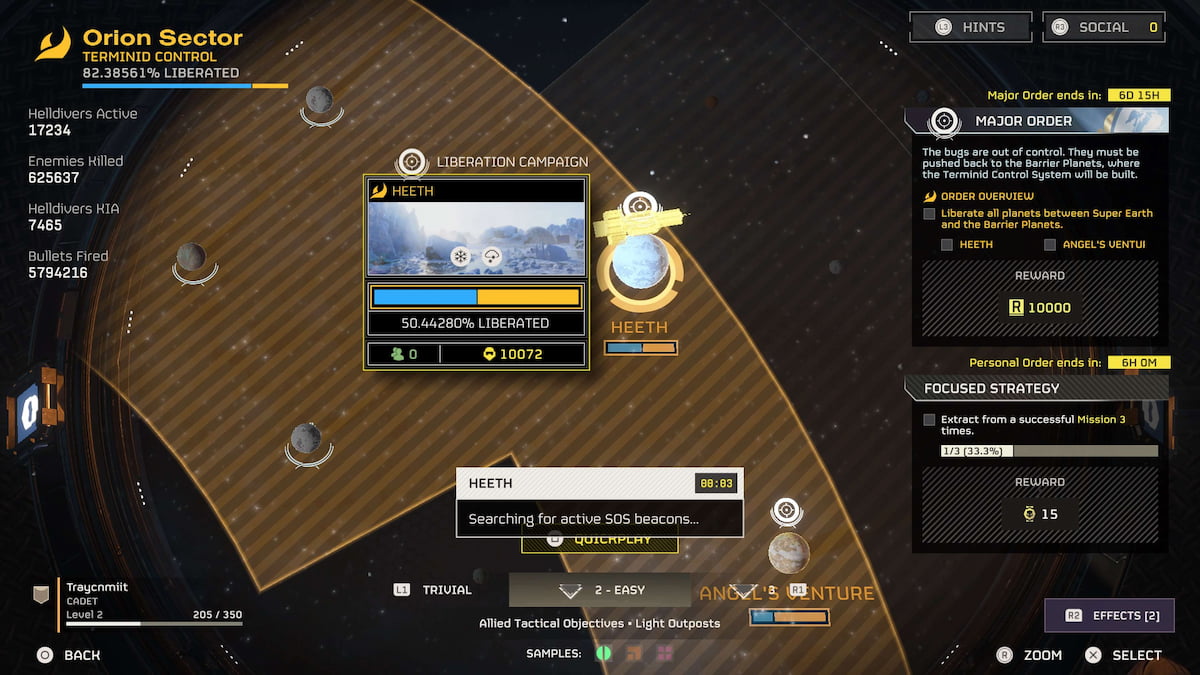The height and width of the screenshot is (675, 1200).
Task: Select the grey planet nearest Helldivers Active
Action: tap(319, 99)
